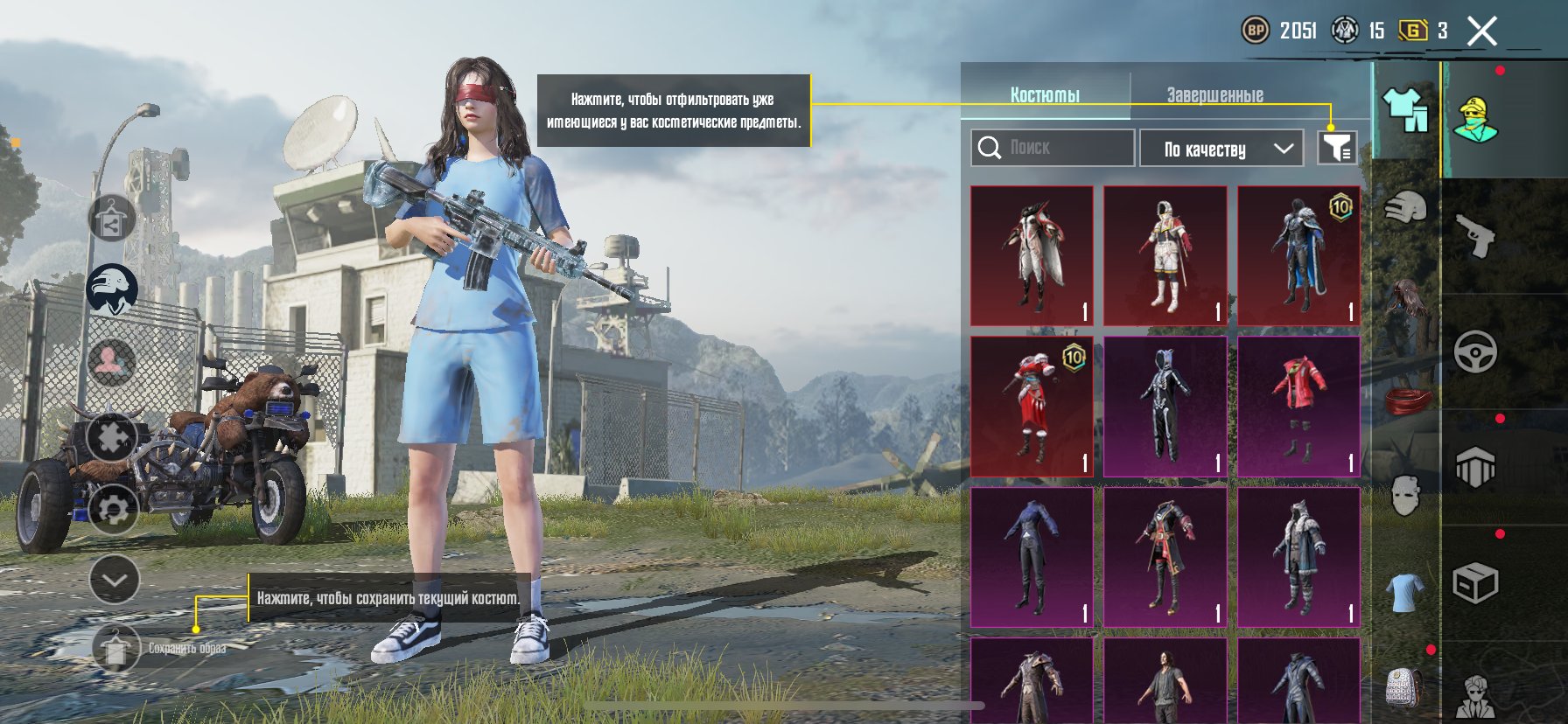This screenshot has height=724, width=1568.
Task: Toggle the owned items filter funnel
Action: point(1336,148)
